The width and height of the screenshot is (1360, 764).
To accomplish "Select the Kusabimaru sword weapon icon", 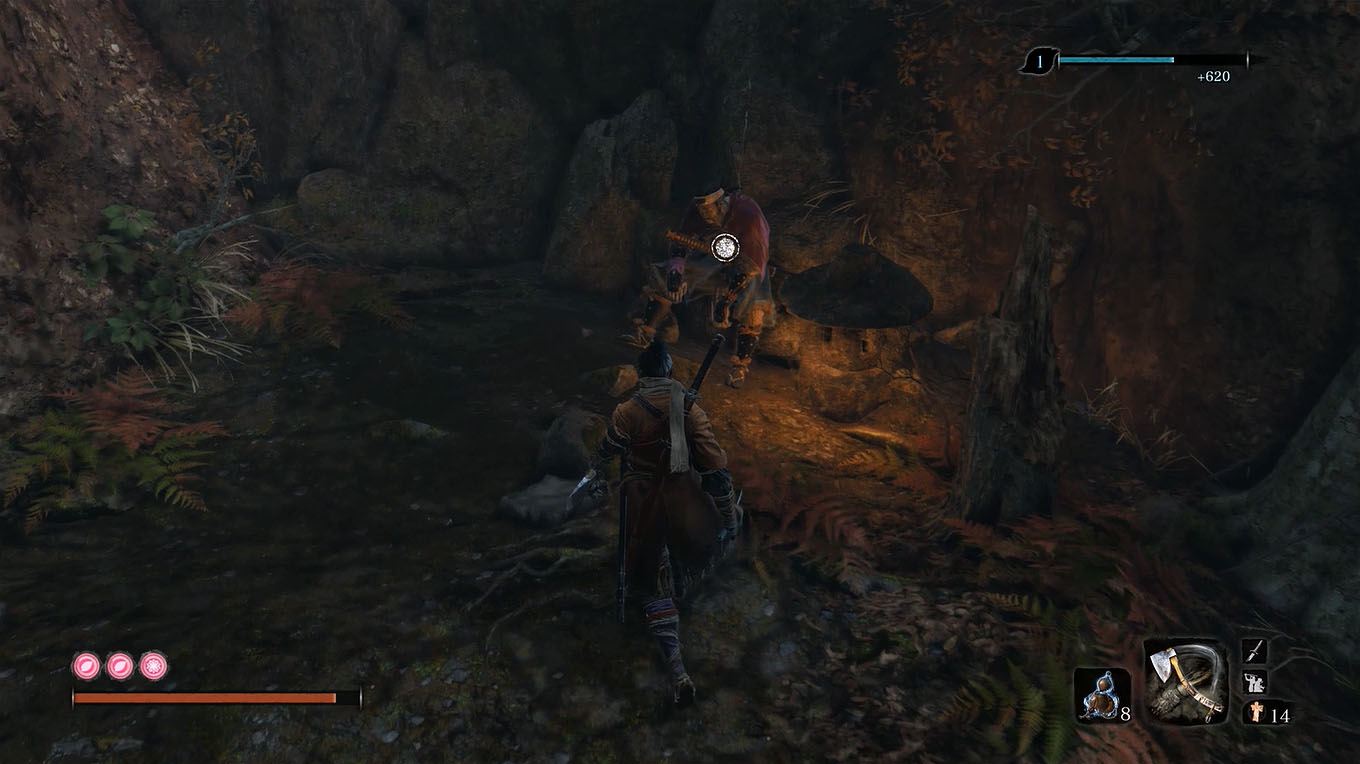I will [x=1254, y=650].
